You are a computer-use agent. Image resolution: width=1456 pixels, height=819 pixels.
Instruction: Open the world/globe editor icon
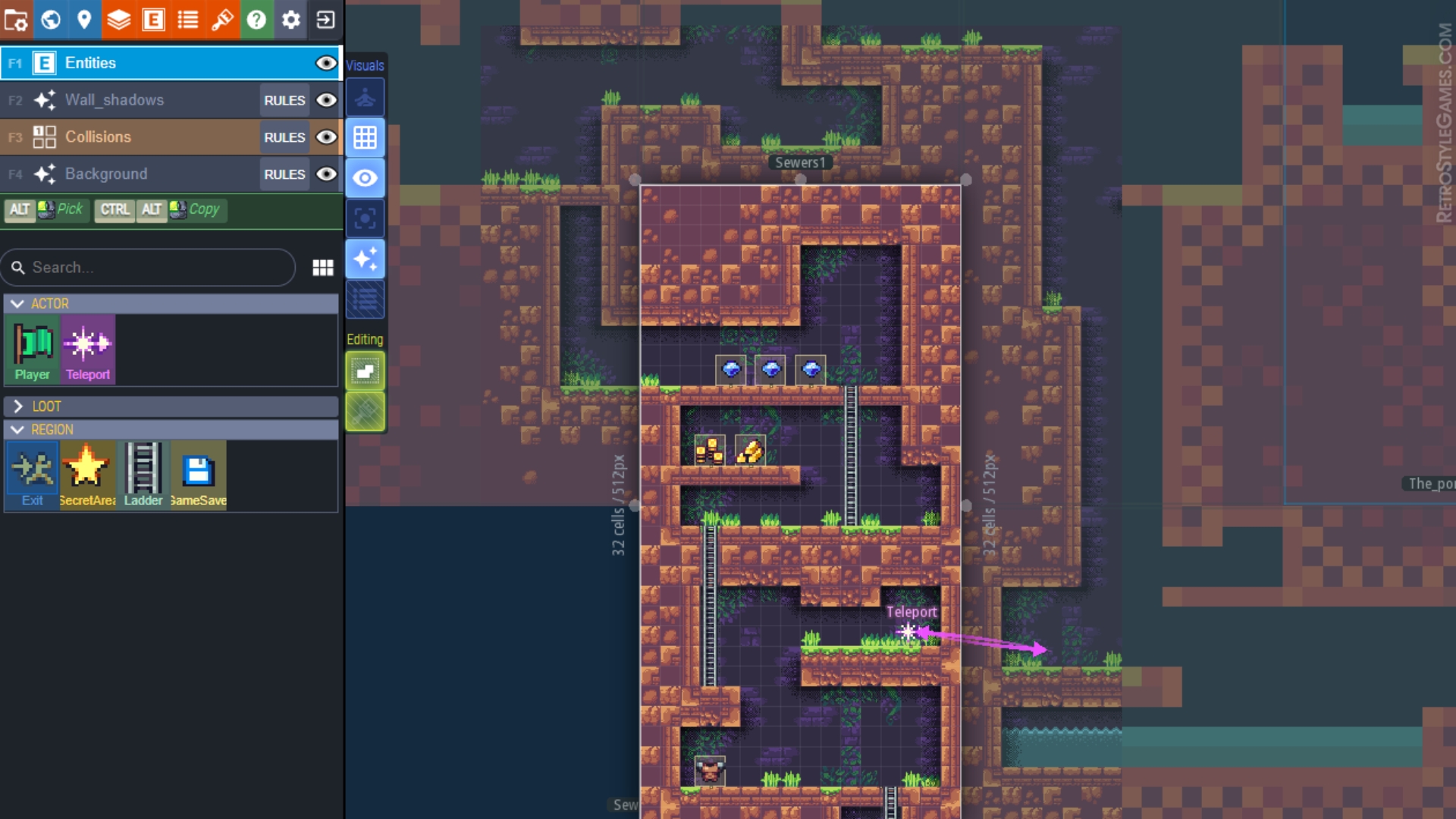pos(50,20)
